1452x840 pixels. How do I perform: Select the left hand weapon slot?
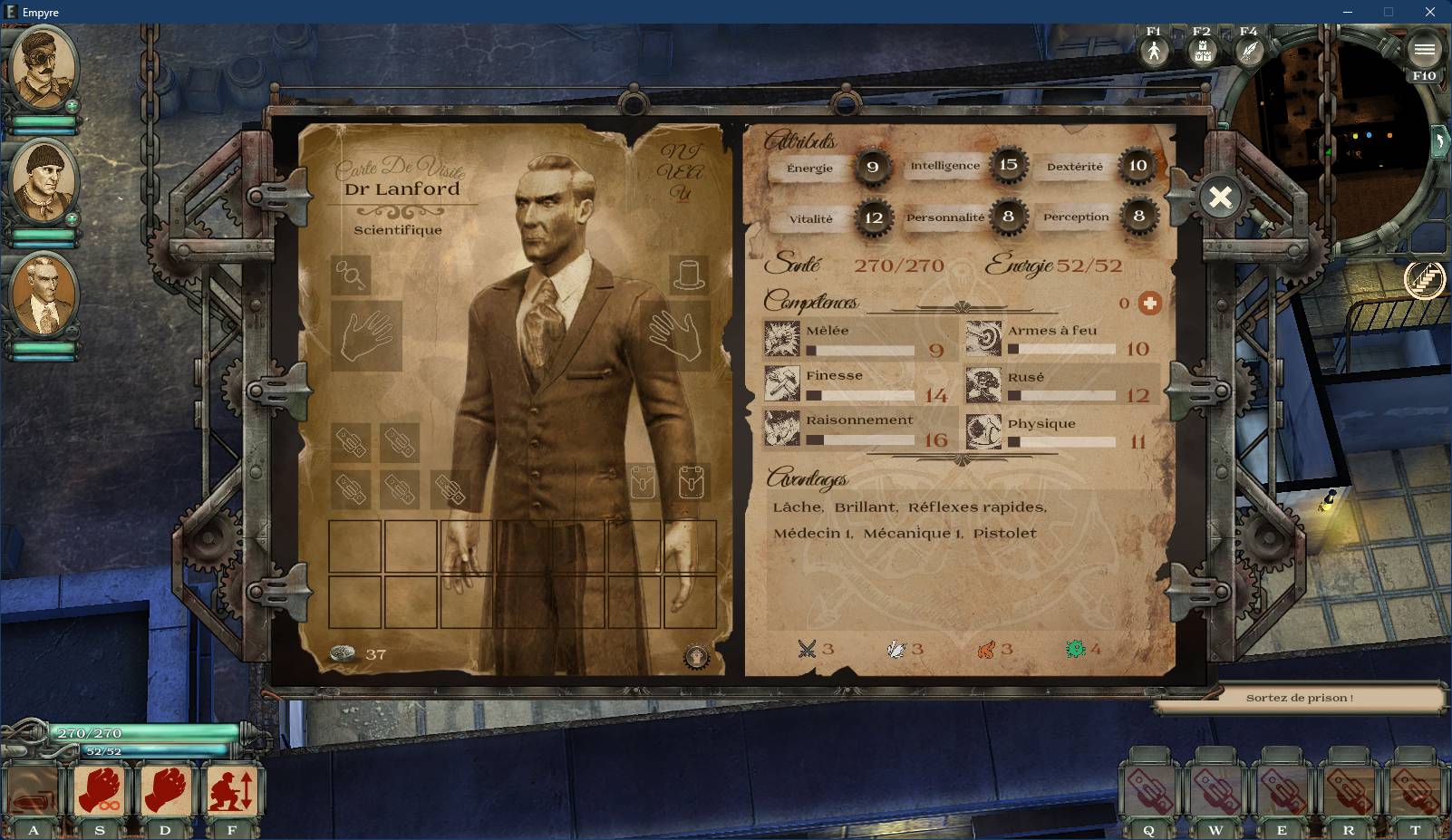[366, 336]
